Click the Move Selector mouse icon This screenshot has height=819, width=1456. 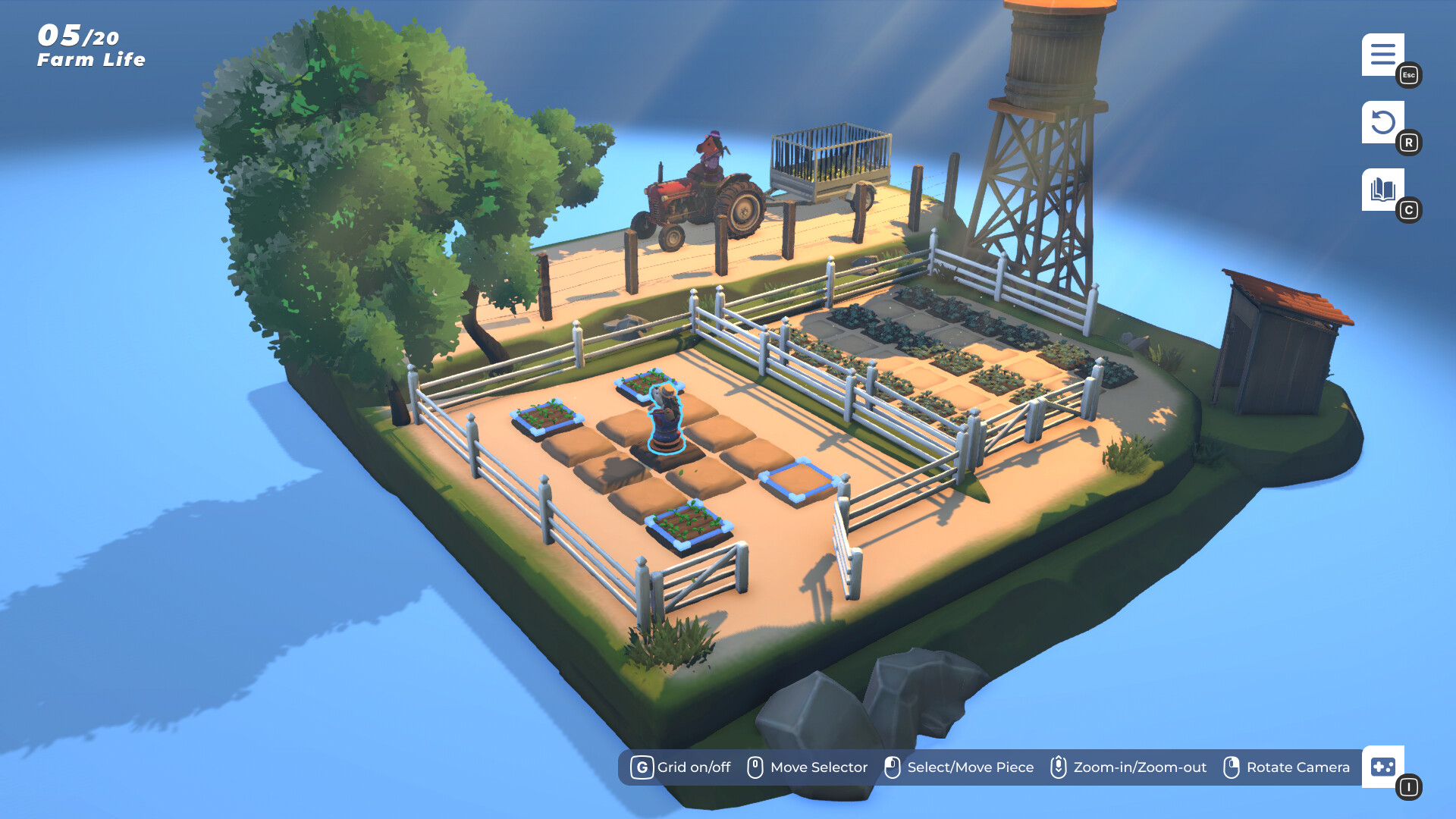tap(755, 767)
